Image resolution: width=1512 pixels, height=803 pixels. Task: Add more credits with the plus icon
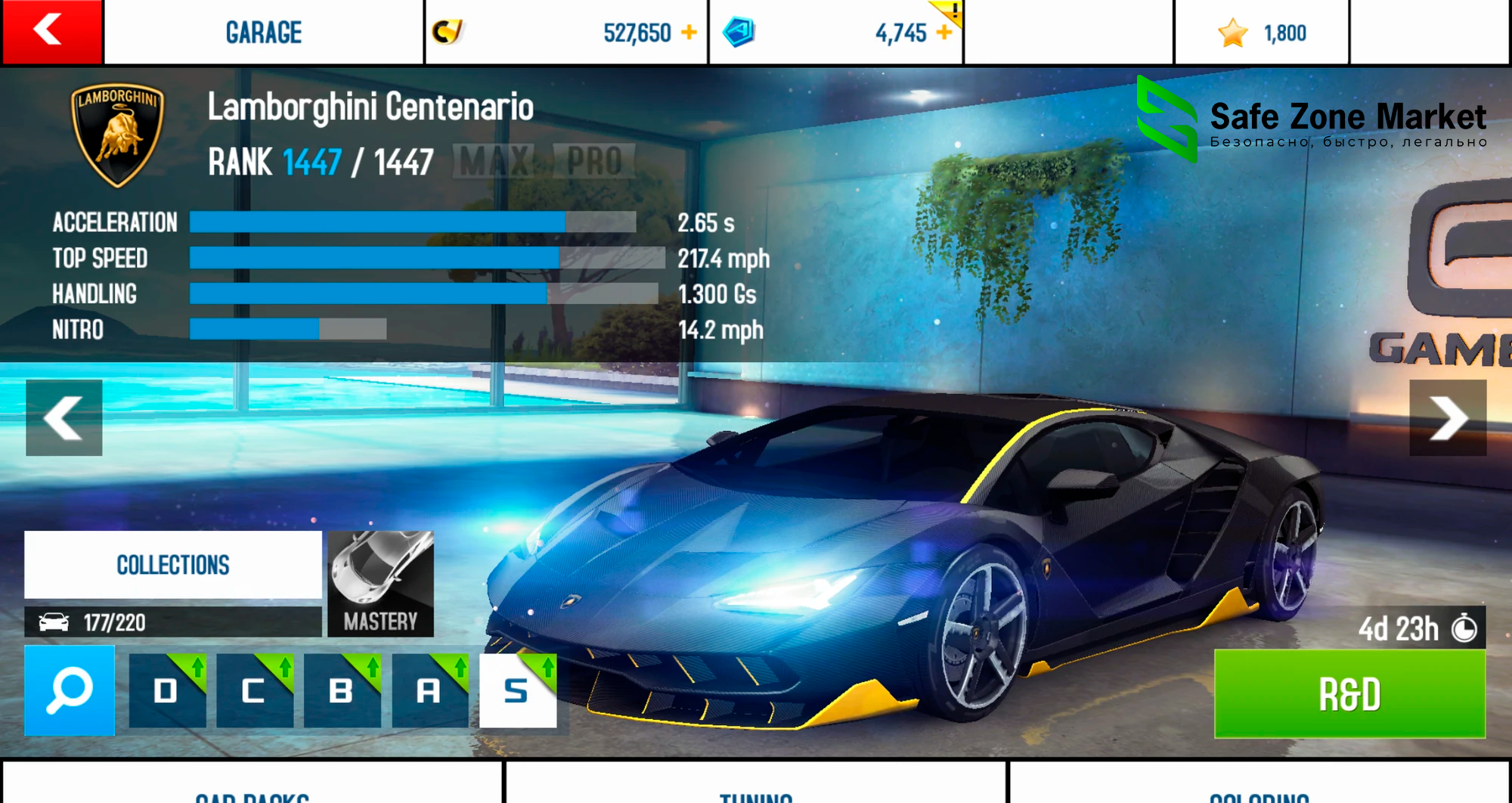(x=689, y=33)
